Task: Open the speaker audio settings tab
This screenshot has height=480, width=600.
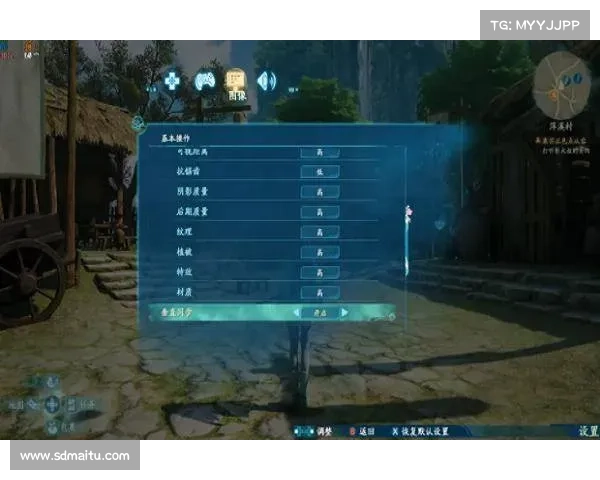Action: coord(266,80)
